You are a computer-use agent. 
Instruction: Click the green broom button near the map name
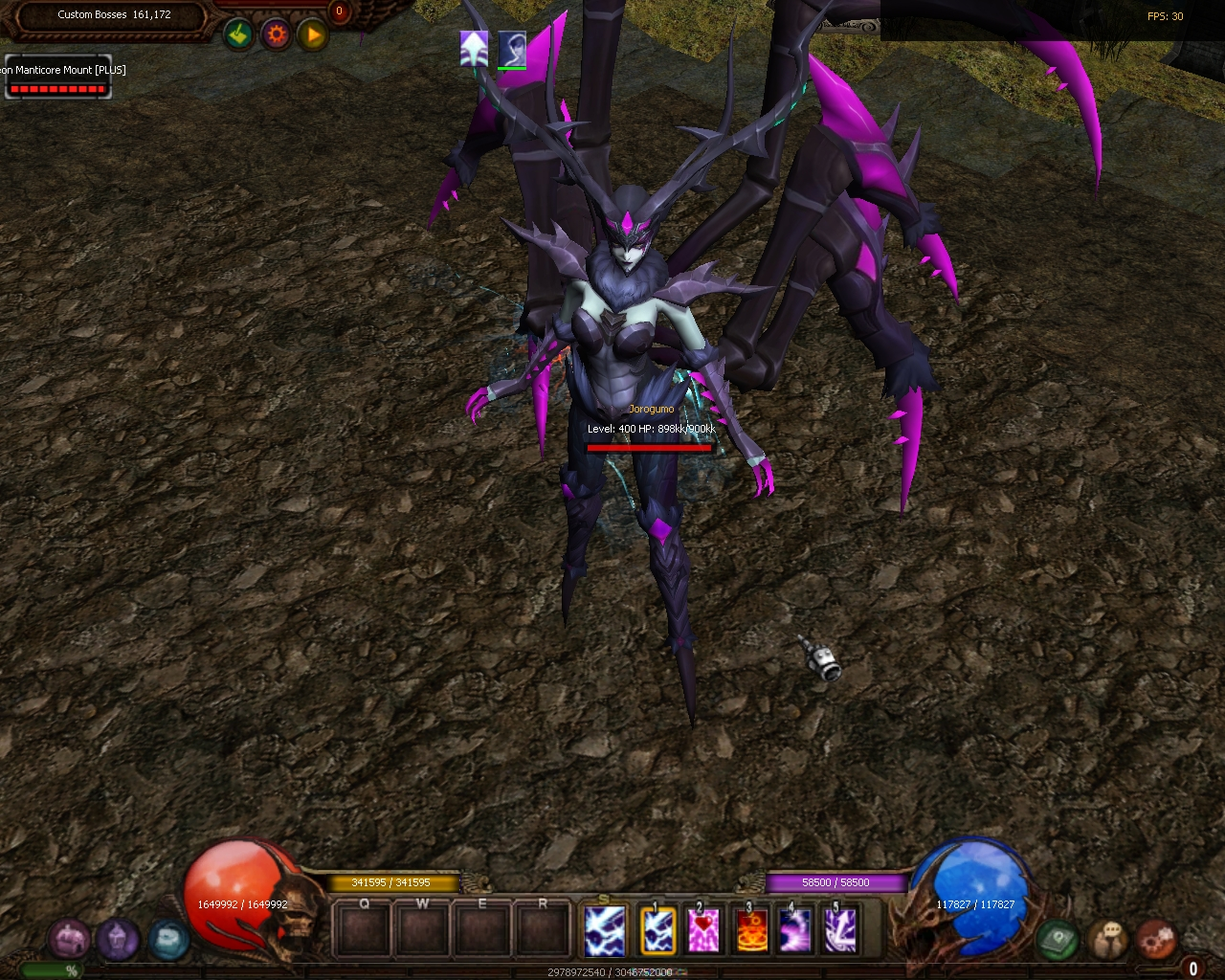tap(238, 35)
